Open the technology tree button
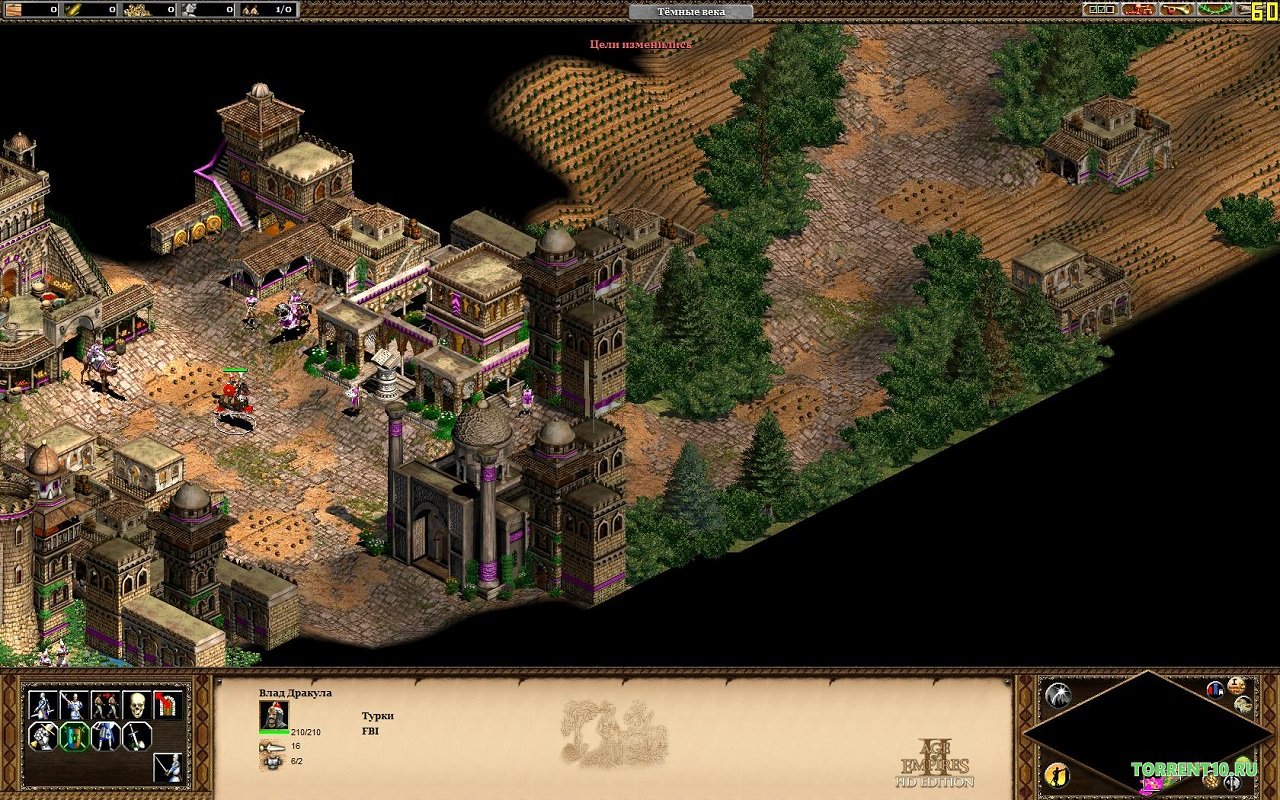1280x800 pixels. point(1139,9)
